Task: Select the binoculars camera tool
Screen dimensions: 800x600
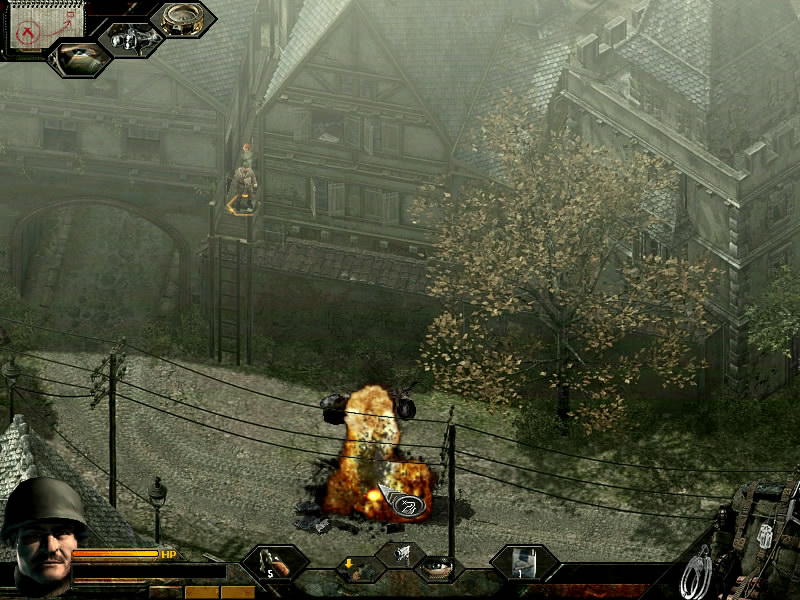Action: (130, 39)
